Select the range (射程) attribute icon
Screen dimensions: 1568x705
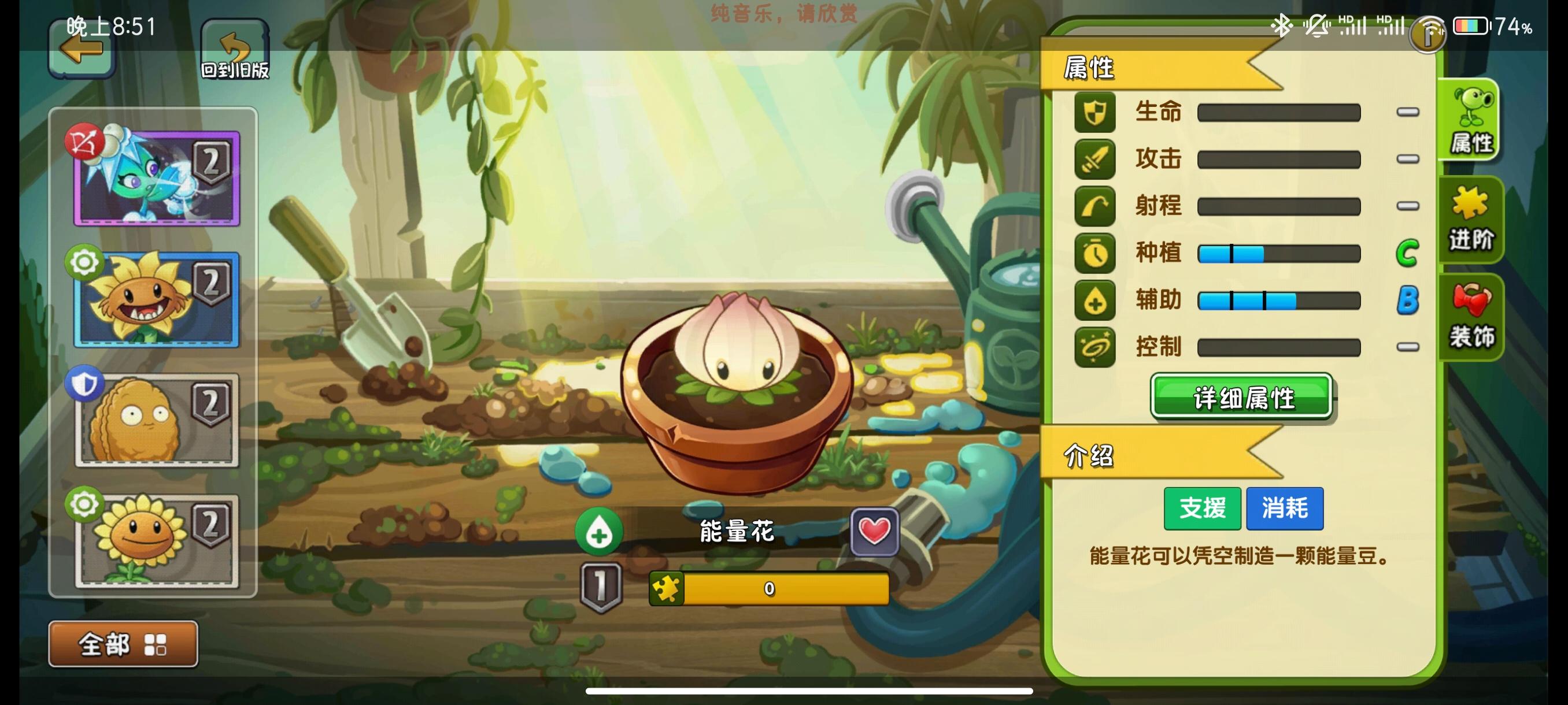click(x=1096, y=207)
